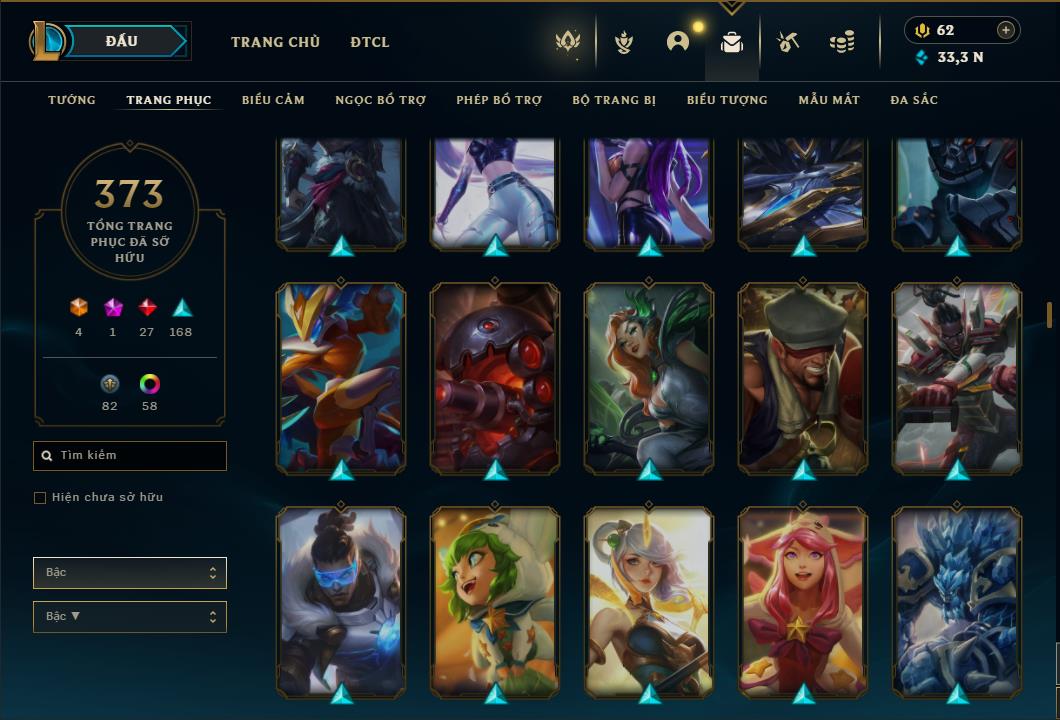Open the ĐTCL menu entry
This screenshot has height=720, width=1060.
(x=370, y=42)
